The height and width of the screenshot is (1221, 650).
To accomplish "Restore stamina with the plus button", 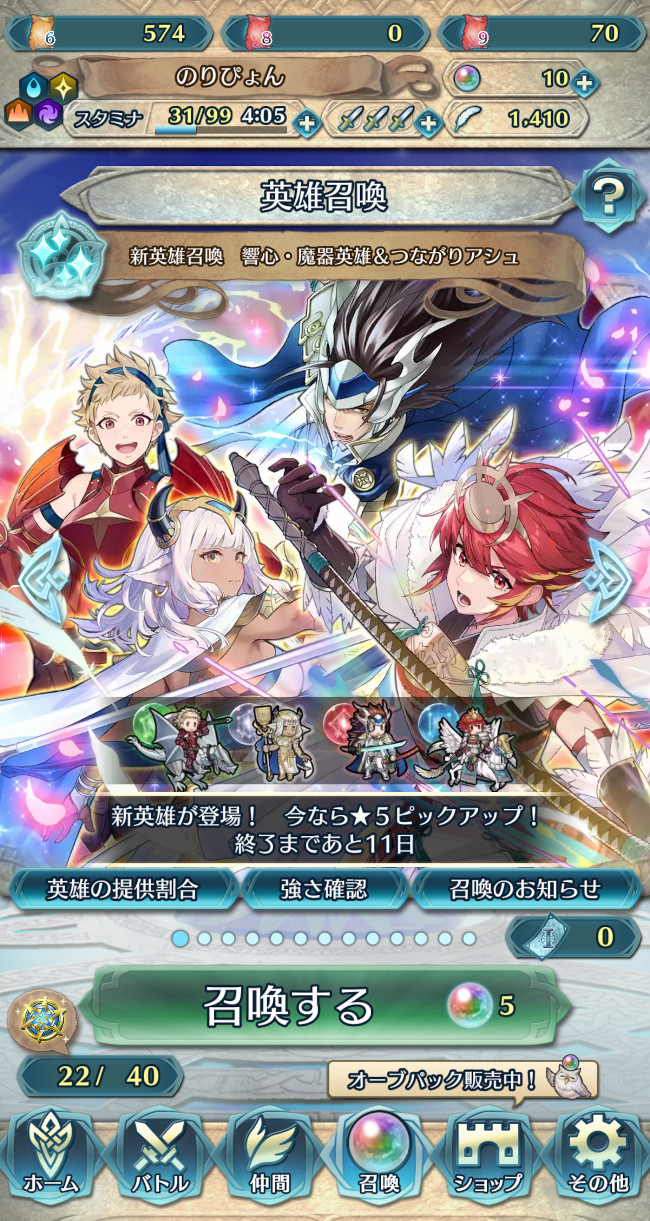I will coord(307,123).
